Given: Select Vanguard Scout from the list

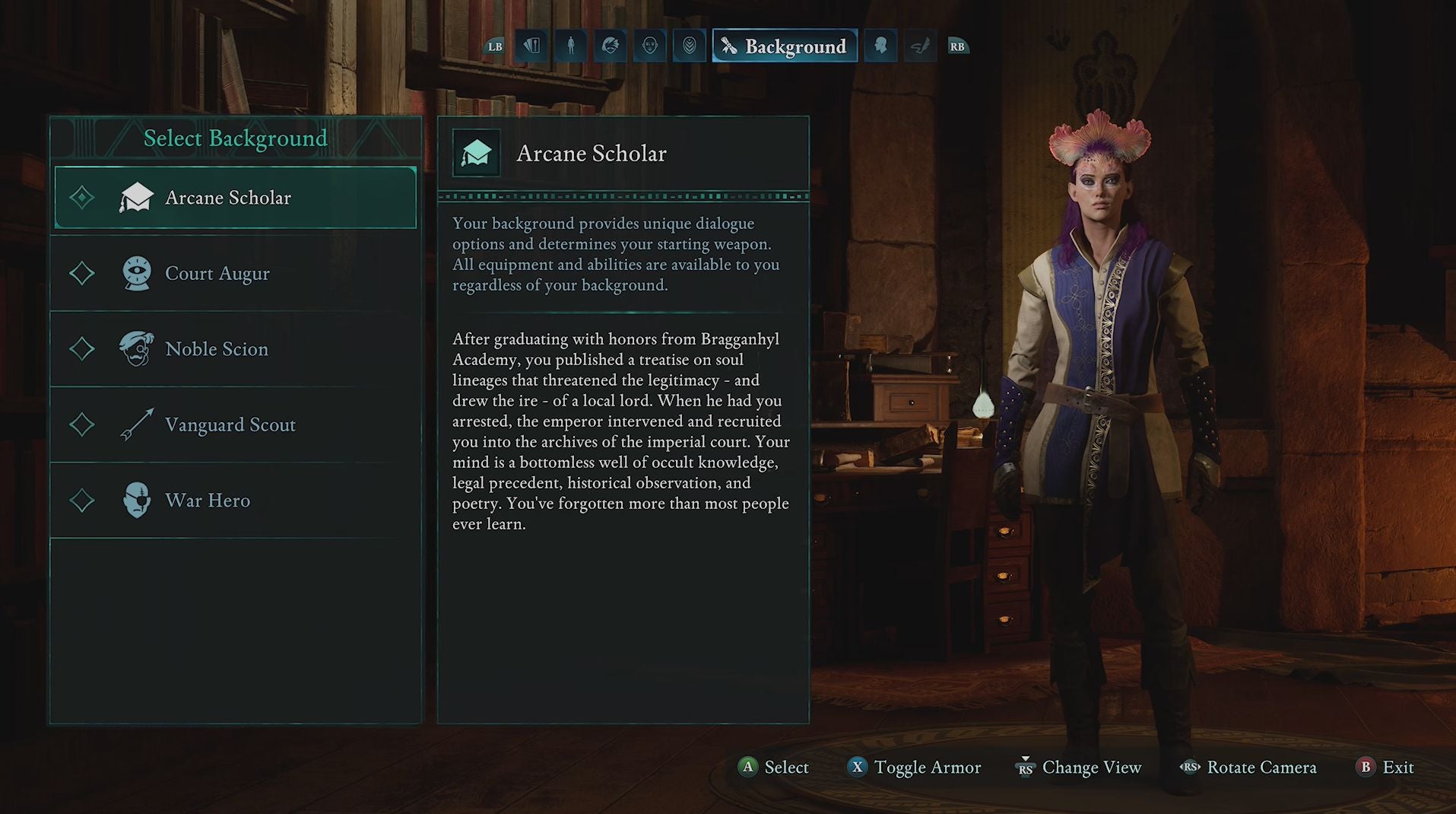Looking at the screenshot, I should coord(236,424).
